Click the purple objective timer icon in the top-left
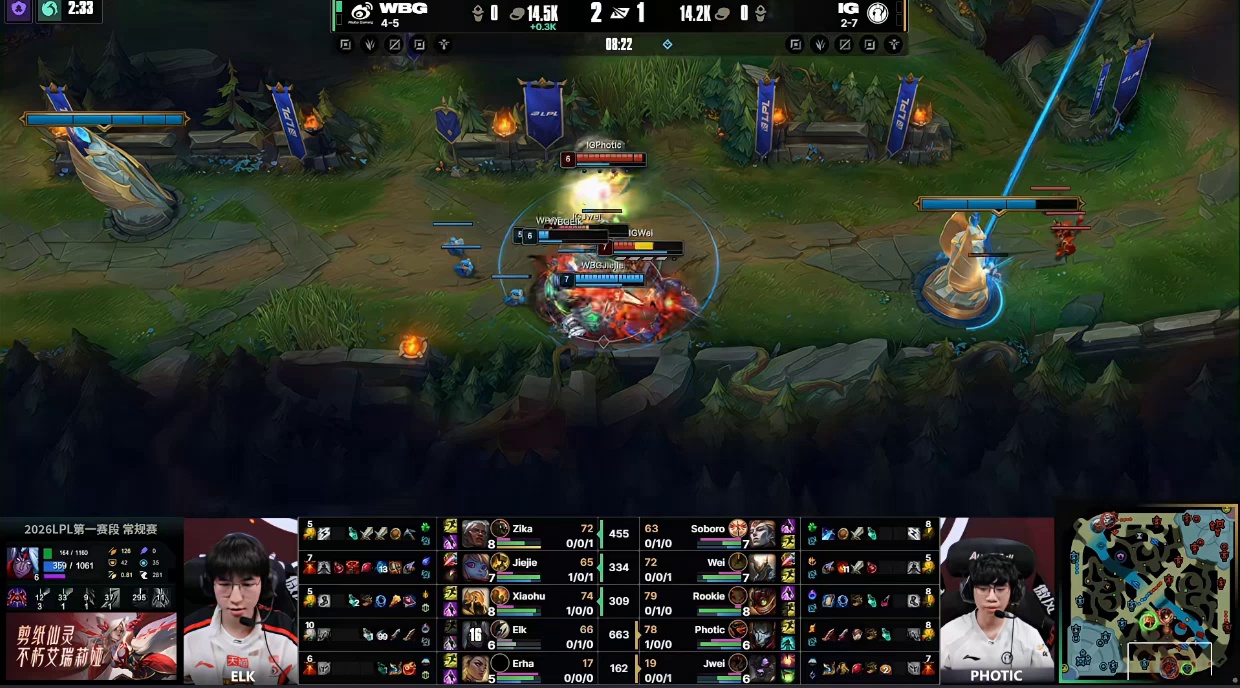 click(x=18, y=10)
